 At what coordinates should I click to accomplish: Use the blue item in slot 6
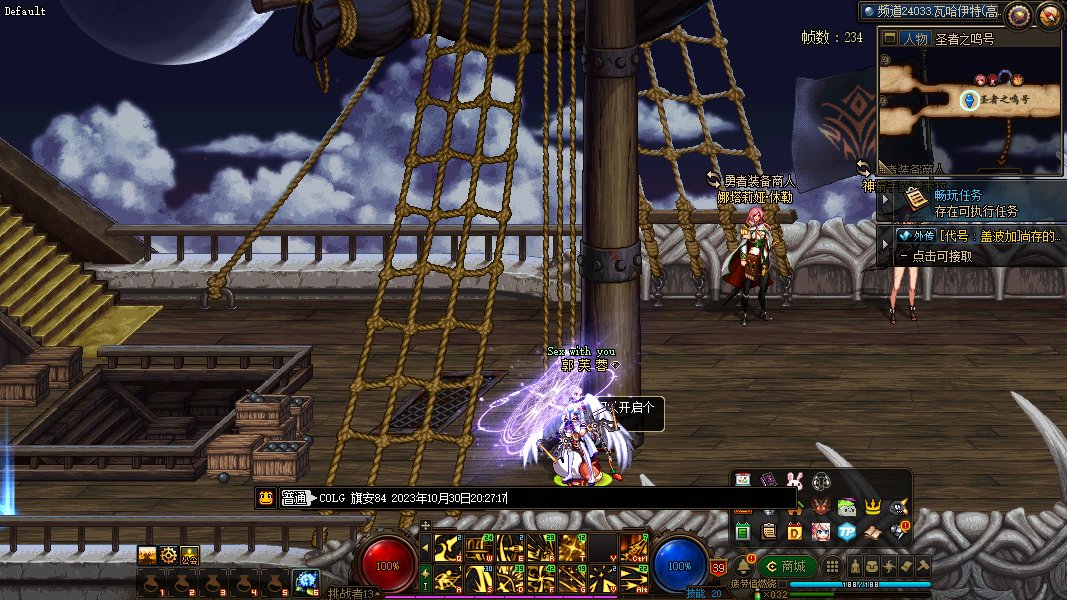(x=305, y=581)
